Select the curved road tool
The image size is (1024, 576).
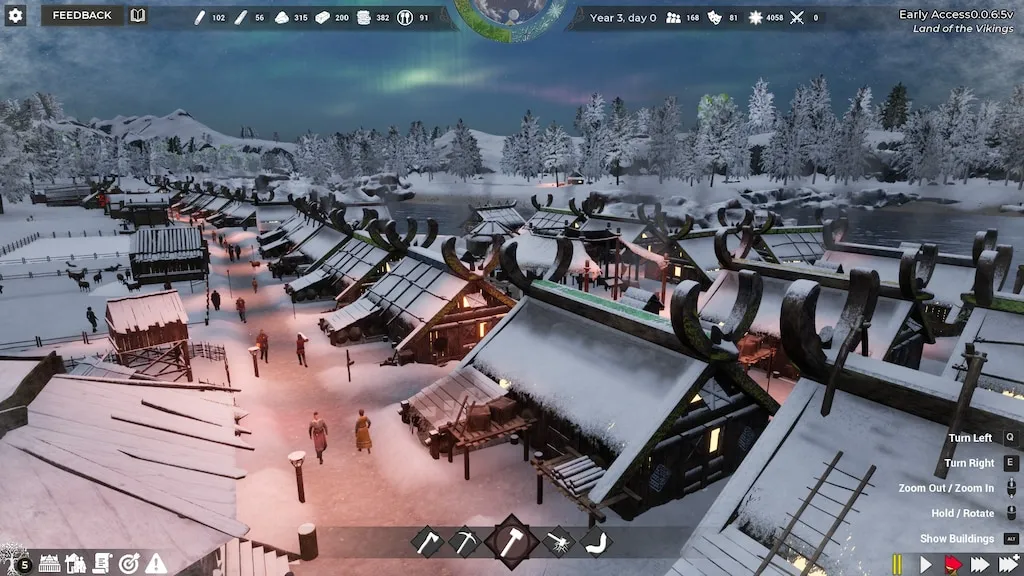coord(596,542)
